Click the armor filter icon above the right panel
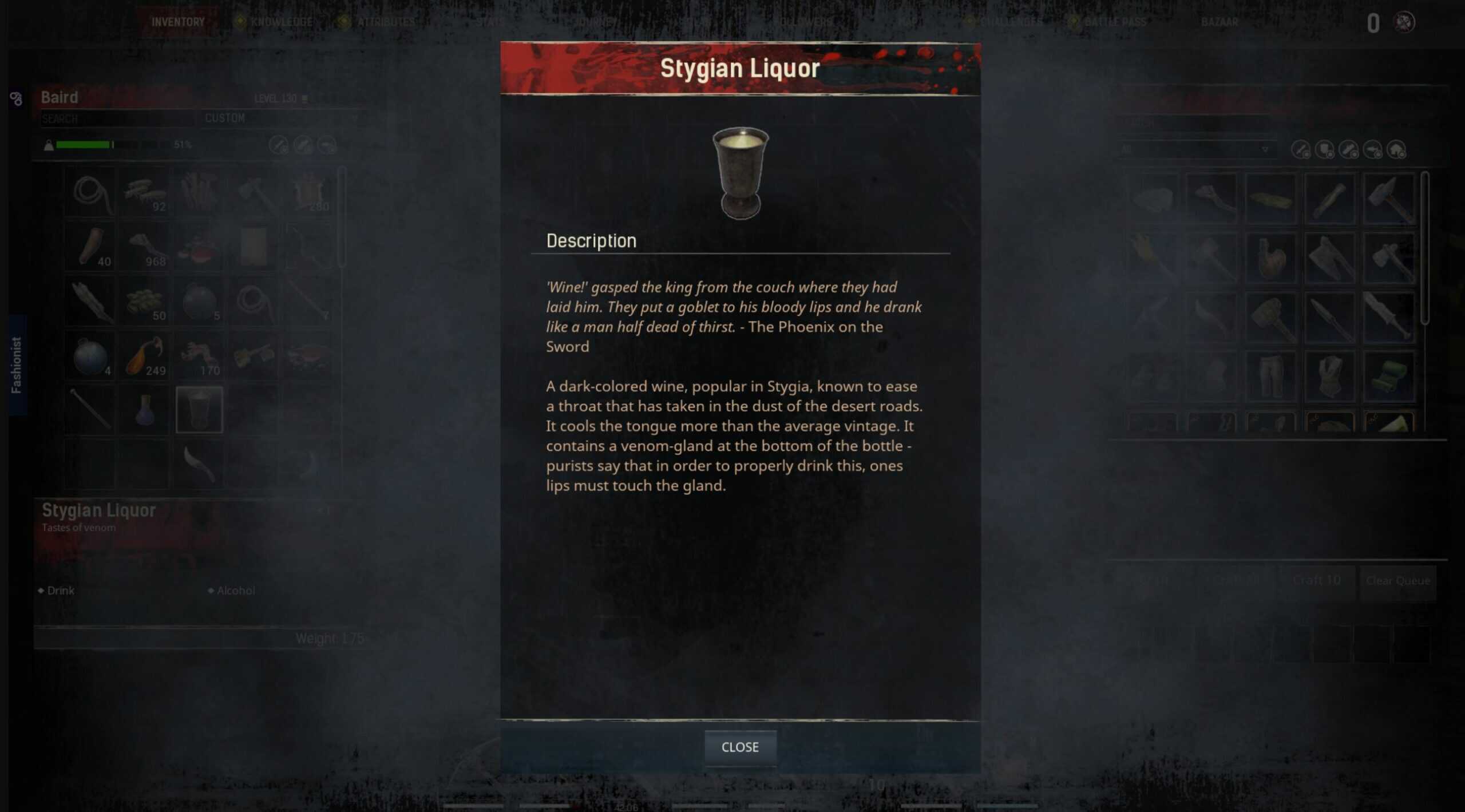Screen dimensions: 1465x812 [1327, 150]
